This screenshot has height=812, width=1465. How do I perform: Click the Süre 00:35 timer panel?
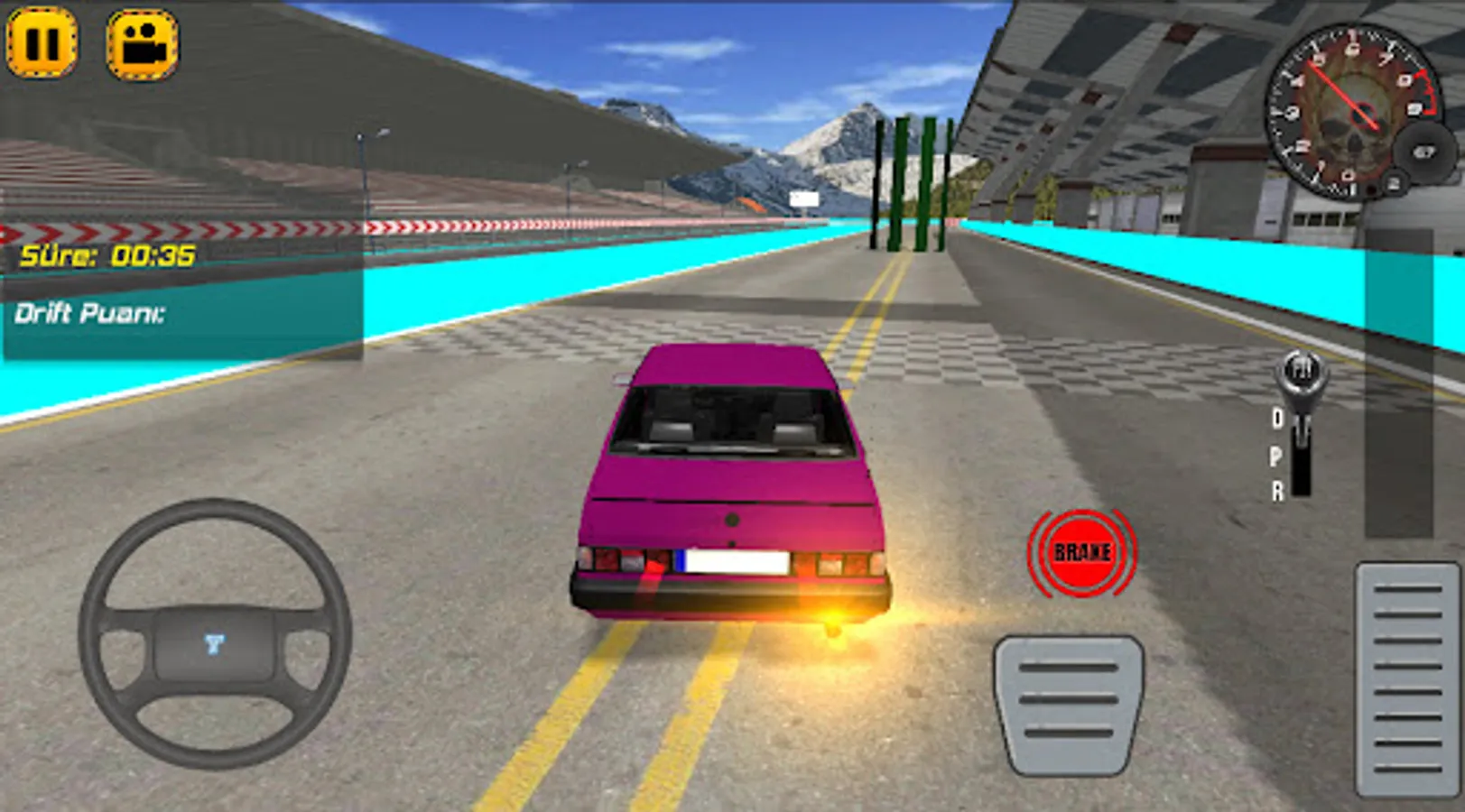click(x=108, y=255)
